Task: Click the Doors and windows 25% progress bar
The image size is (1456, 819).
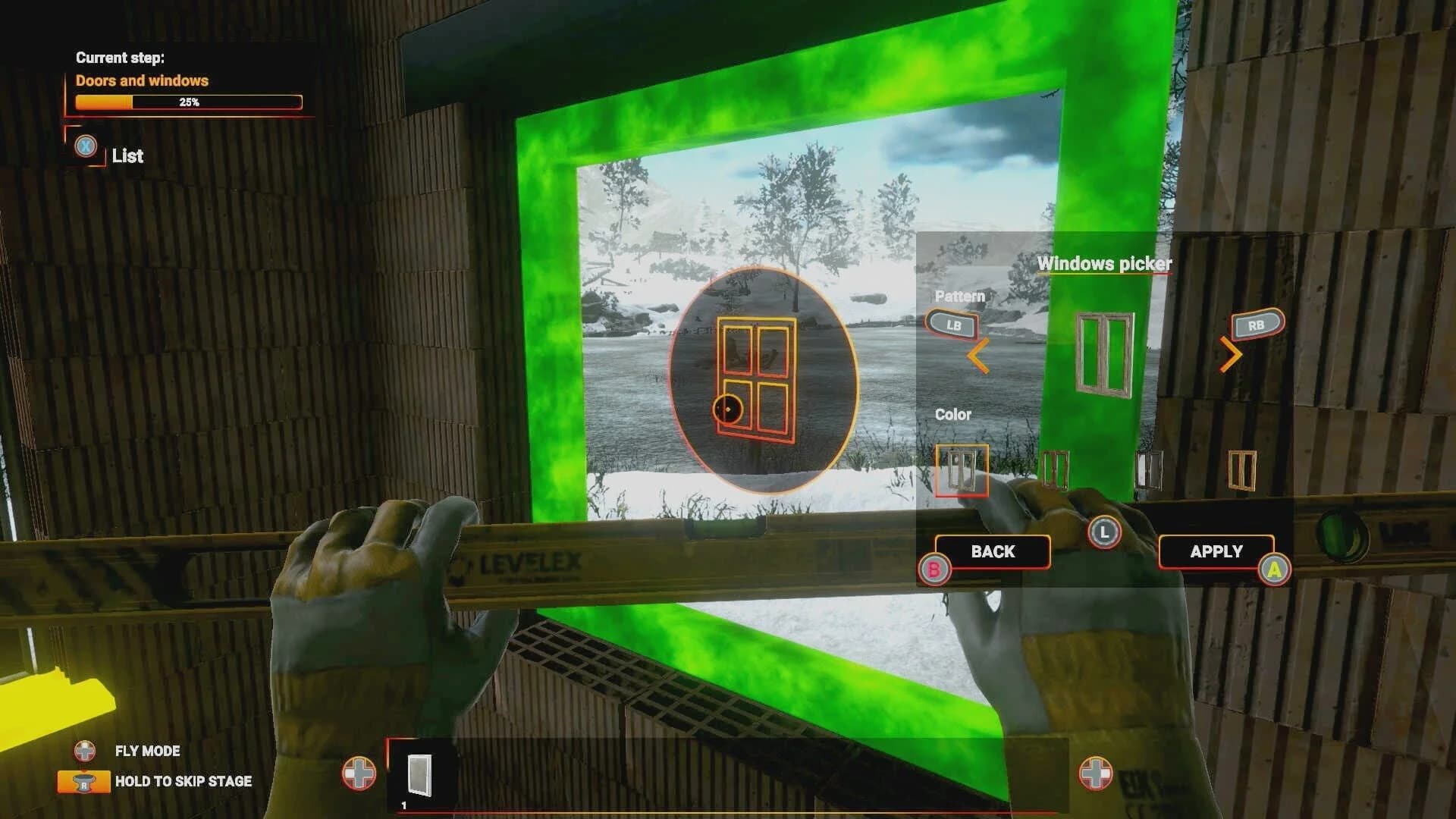Action: [188, 101]
